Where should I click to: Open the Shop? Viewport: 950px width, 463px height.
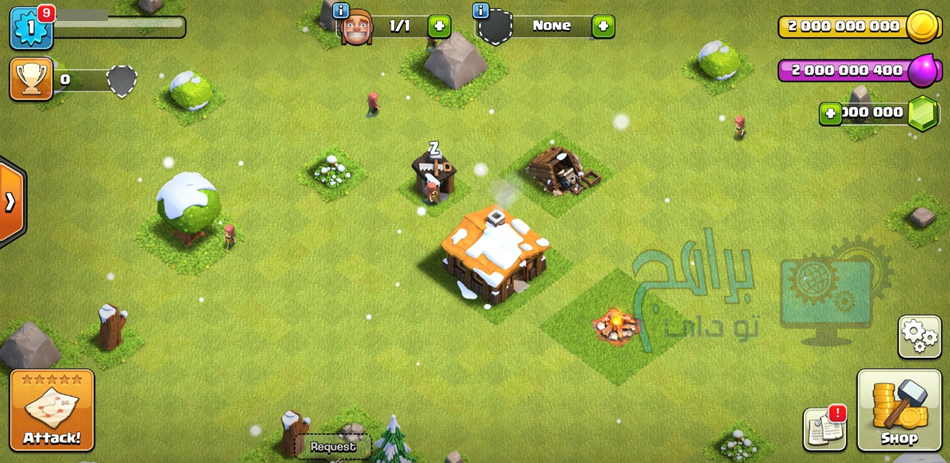pyautogui.click(x=898, y=410)
